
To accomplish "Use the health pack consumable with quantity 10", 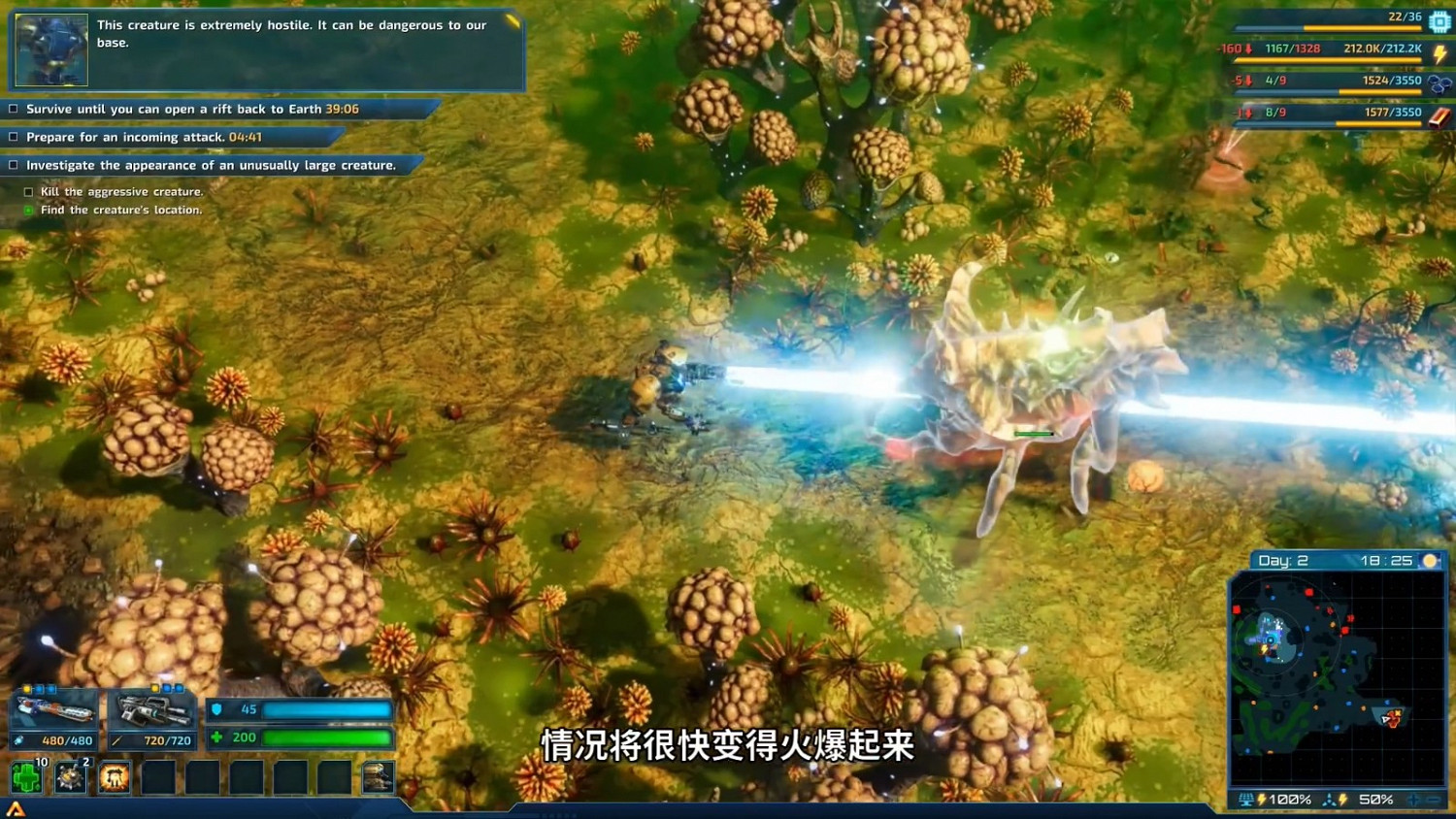I will pyautogui.click(x=28, y=777).
